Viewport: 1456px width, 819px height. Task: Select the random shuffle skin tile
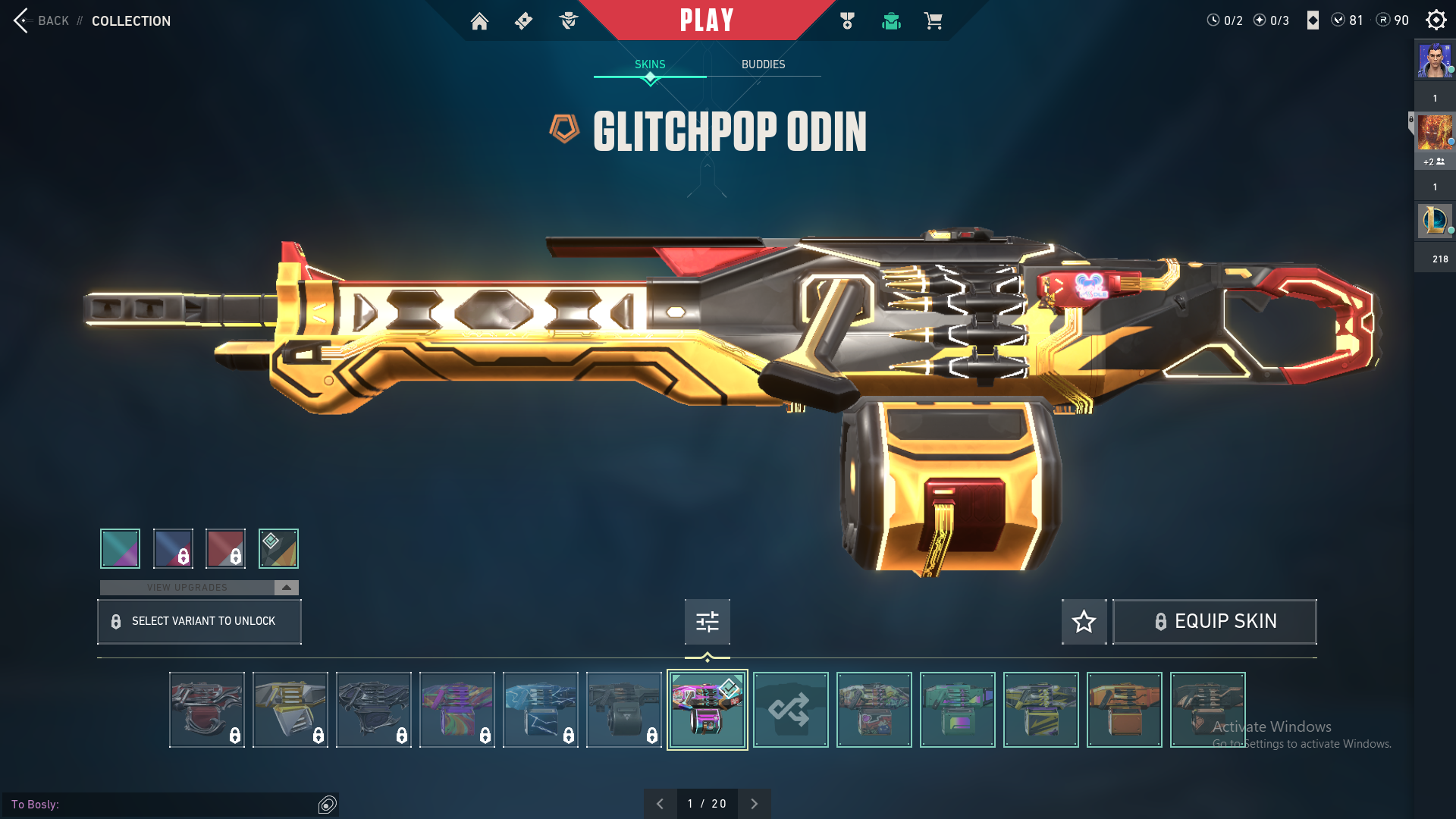pyautogui.click(x=790, y=710)
